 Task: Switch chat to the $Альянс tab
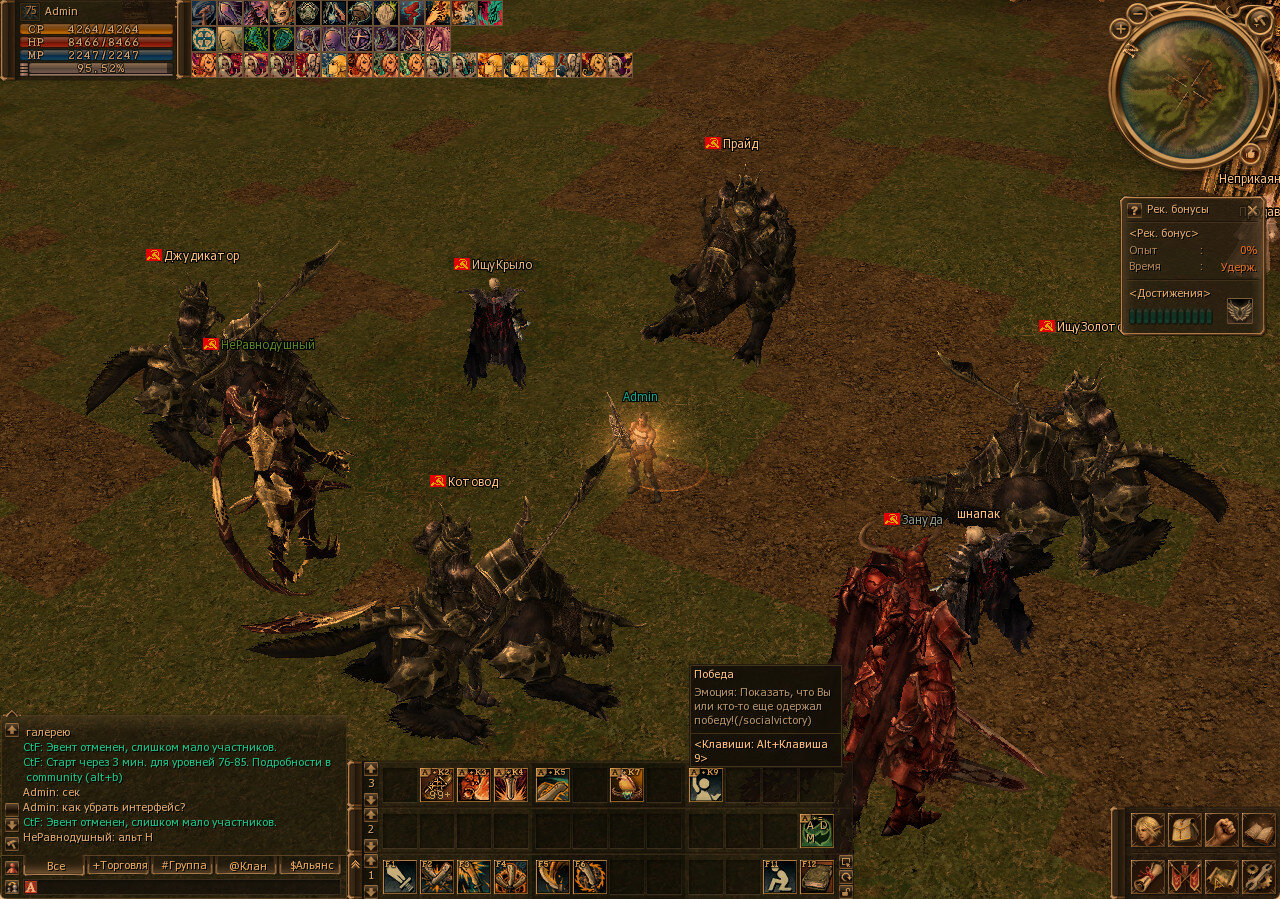310,866
